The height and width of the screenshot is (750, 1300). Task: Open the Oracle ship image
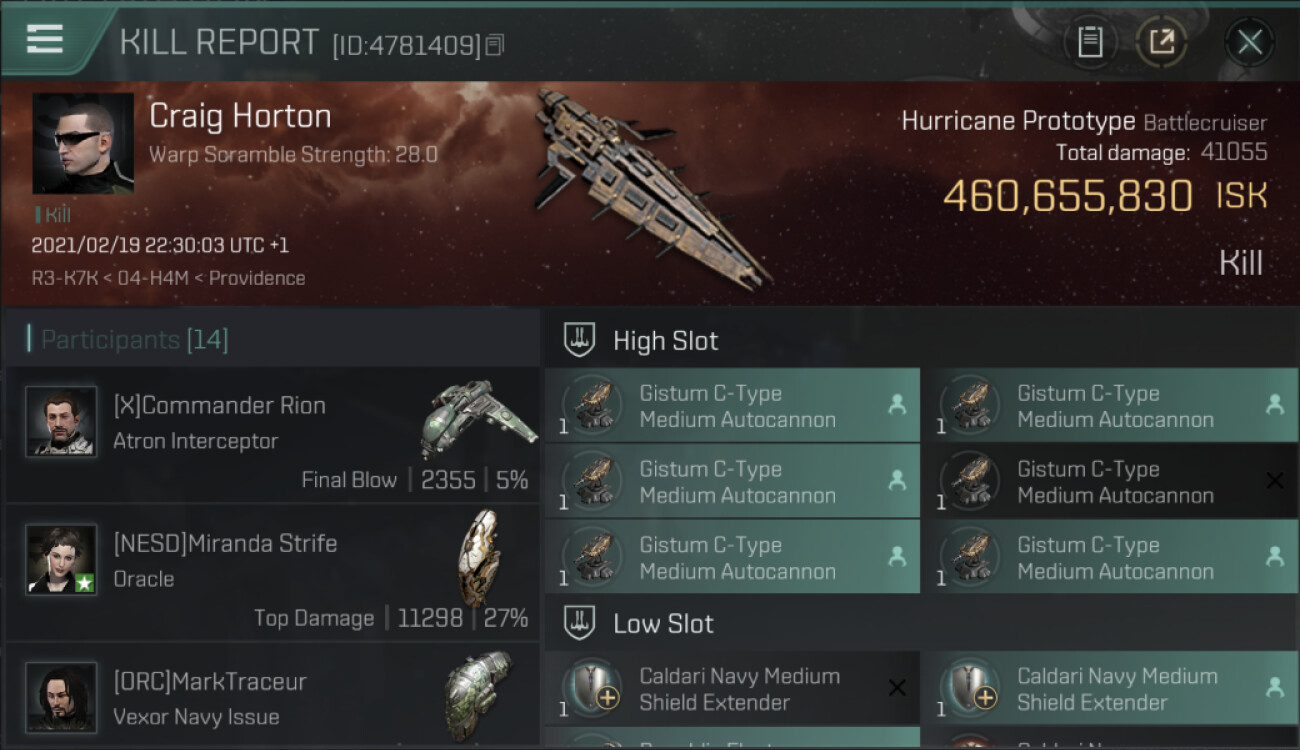[478, 557]
